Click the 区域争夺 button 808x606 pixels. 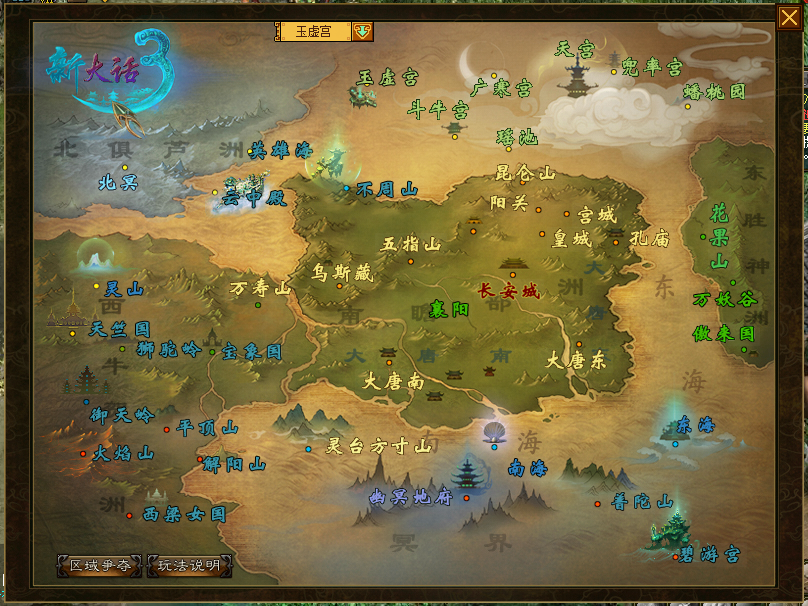[99, 565]
